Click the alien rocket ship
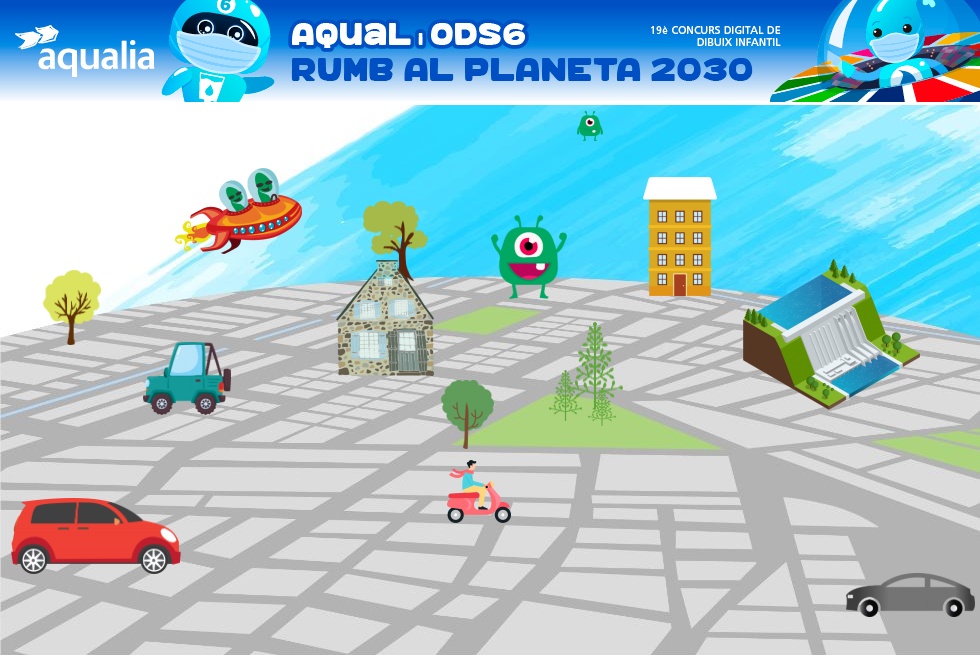980x655 pixels. [247, 211]
